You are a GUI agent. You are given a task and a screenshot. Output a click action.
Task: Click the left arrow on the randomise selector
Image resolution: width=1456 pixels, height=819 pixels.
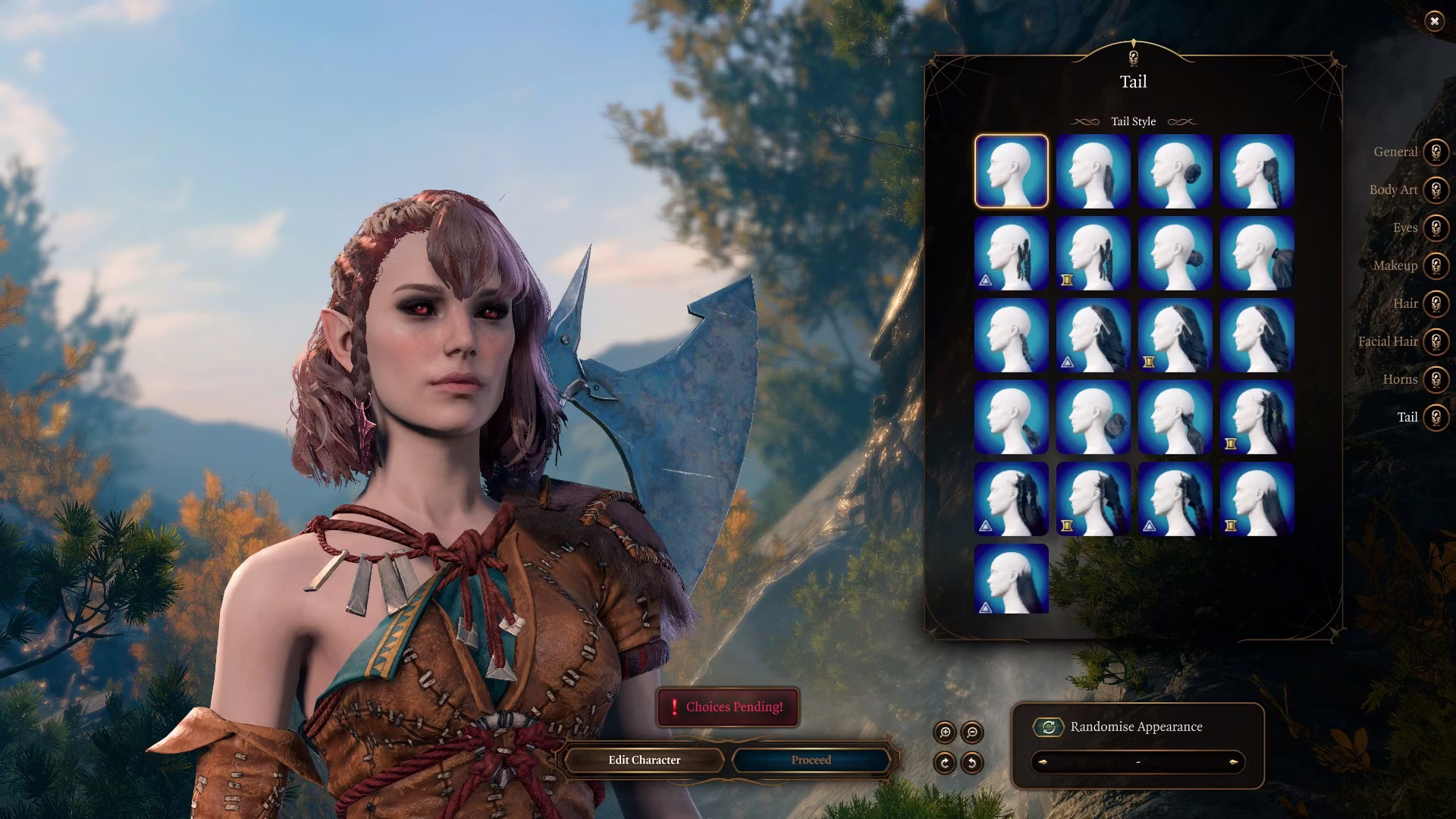pyautogui.click(x=1042, y=762)
